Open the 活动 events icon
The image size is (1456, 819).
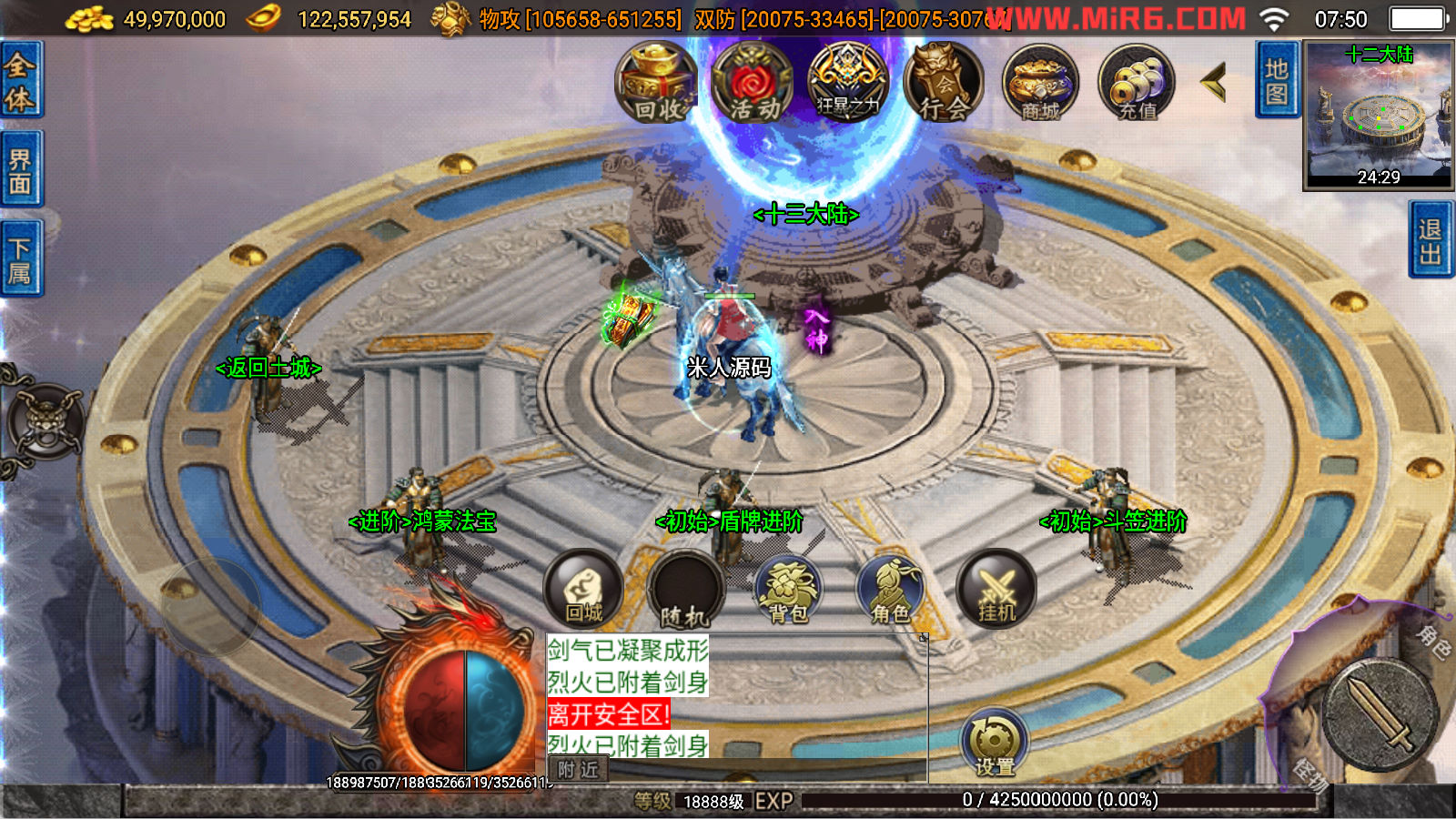point(753,84)
